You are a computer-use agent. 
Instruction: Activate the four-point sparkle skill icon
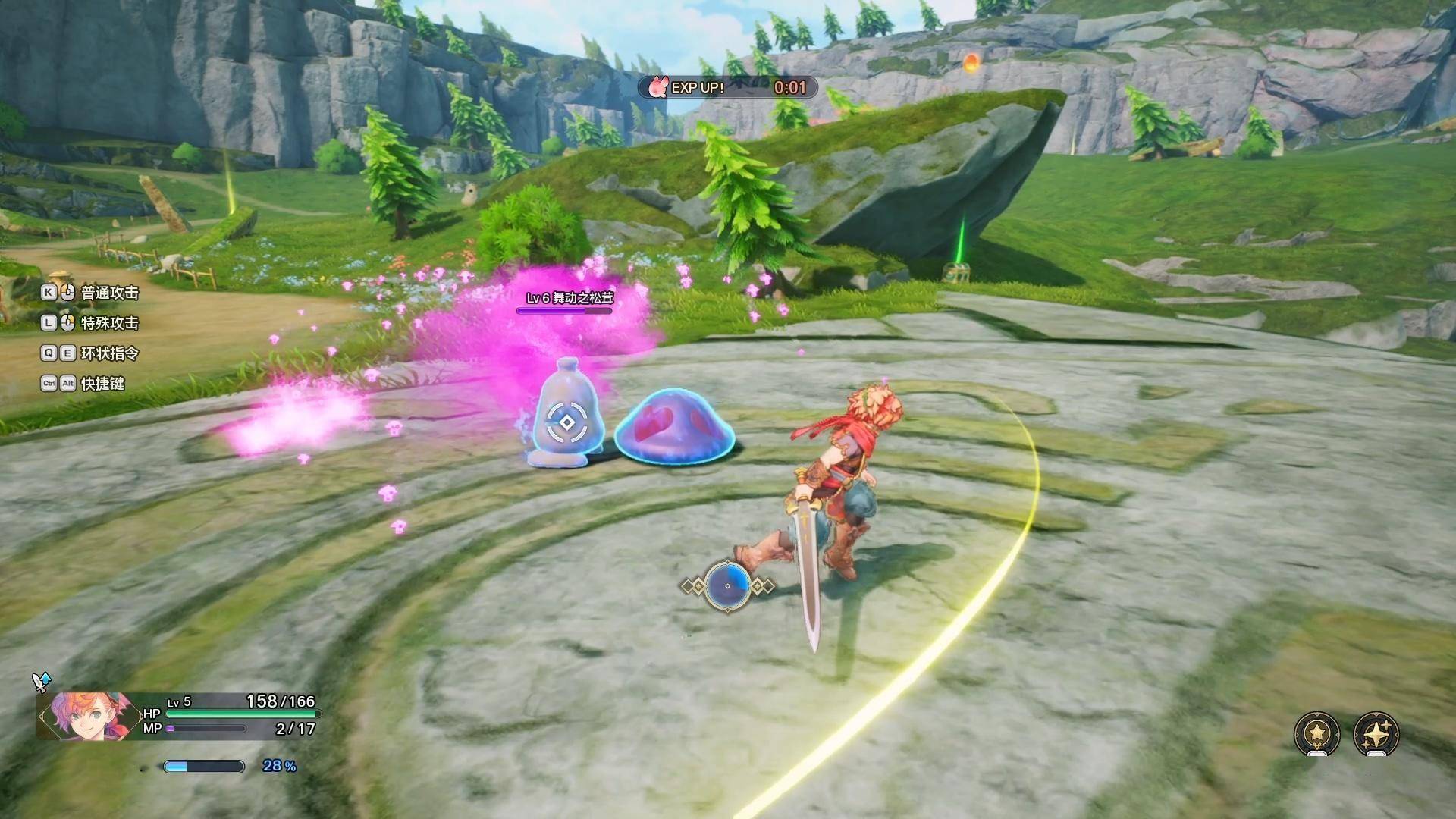1376,733
